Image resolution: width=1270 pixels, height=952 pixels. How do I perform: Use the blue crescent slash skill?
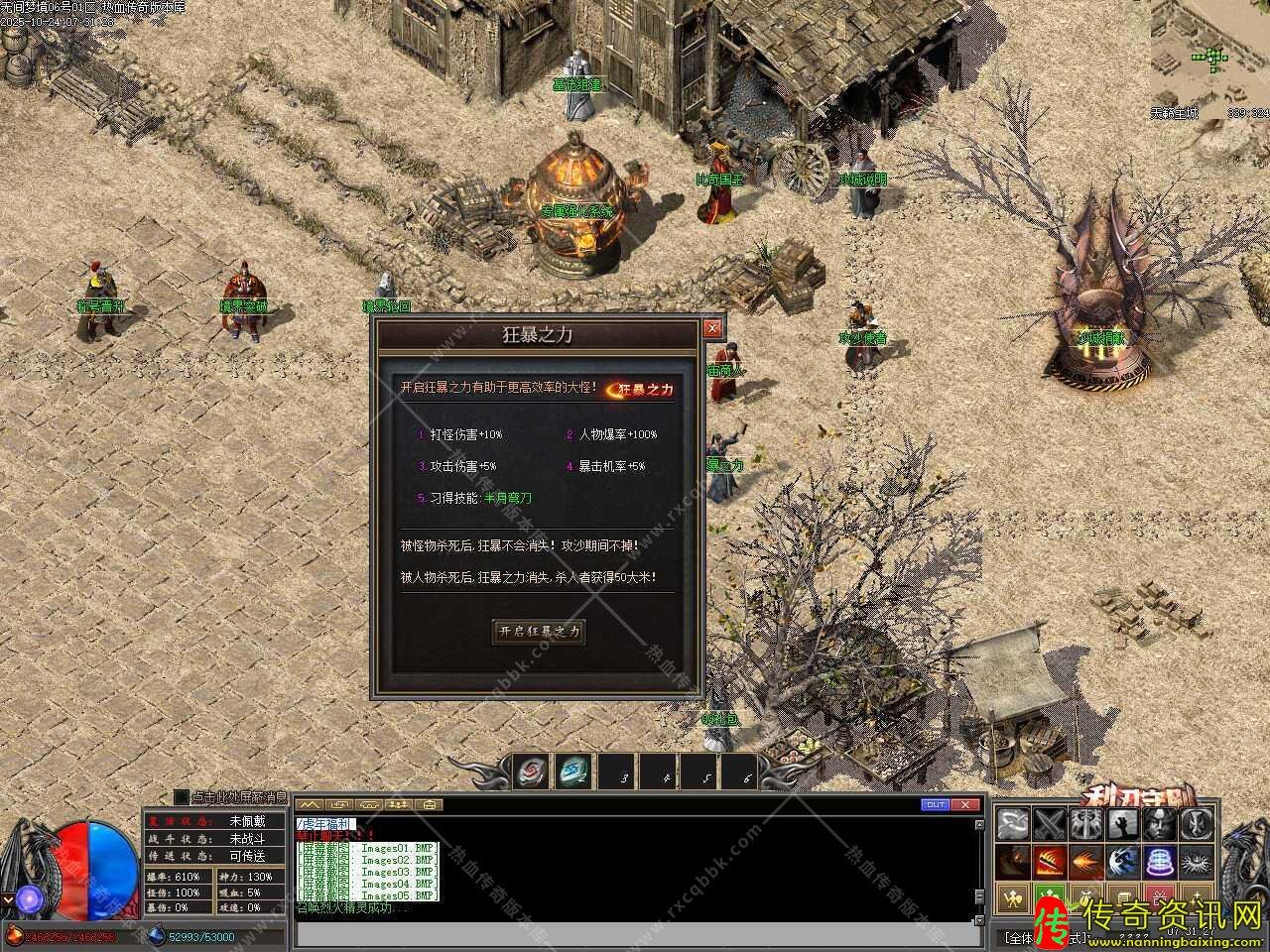tap(1122, 861)
